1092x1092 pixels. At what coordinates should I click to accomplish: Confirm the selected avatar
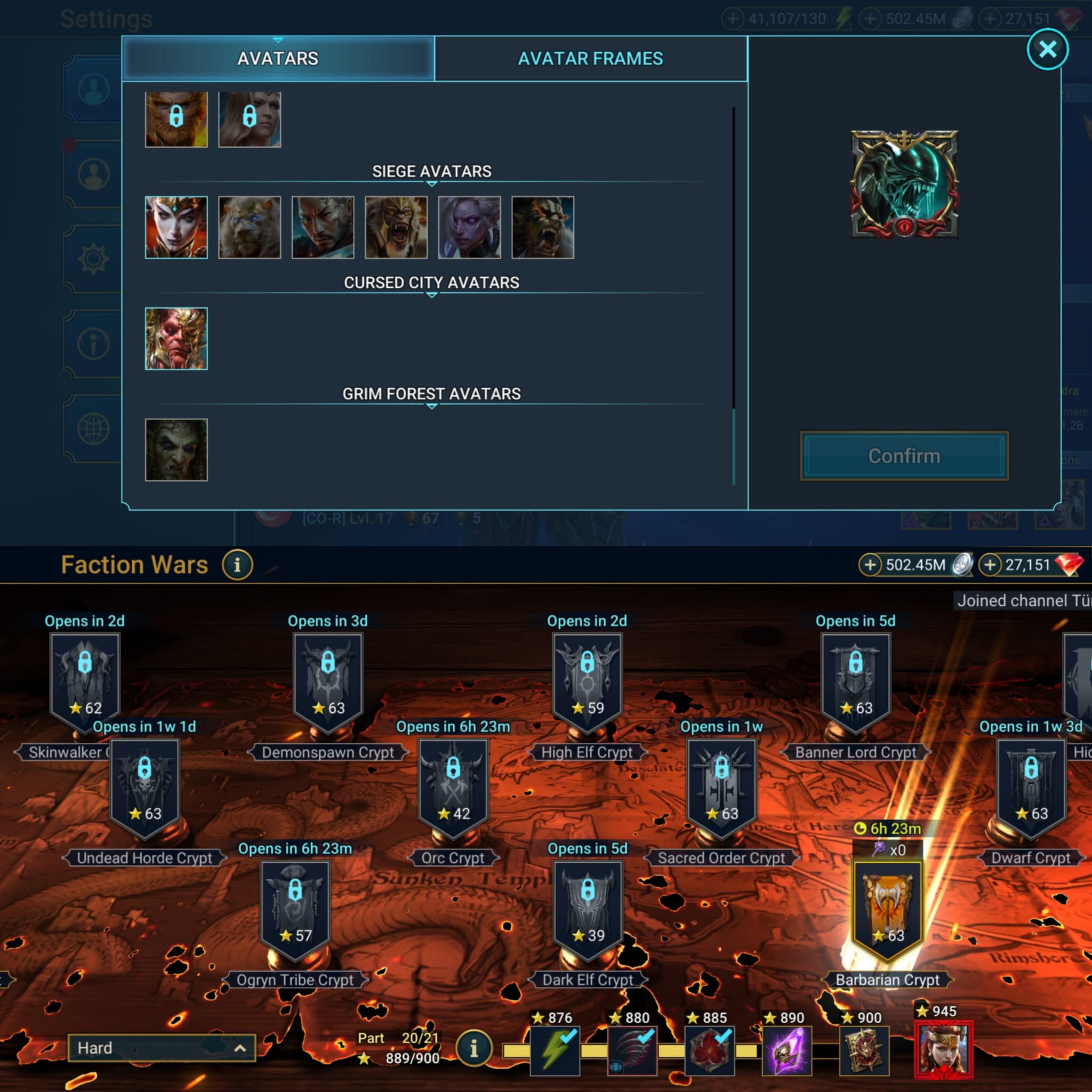pyautogui.click(x=903, y=456)
